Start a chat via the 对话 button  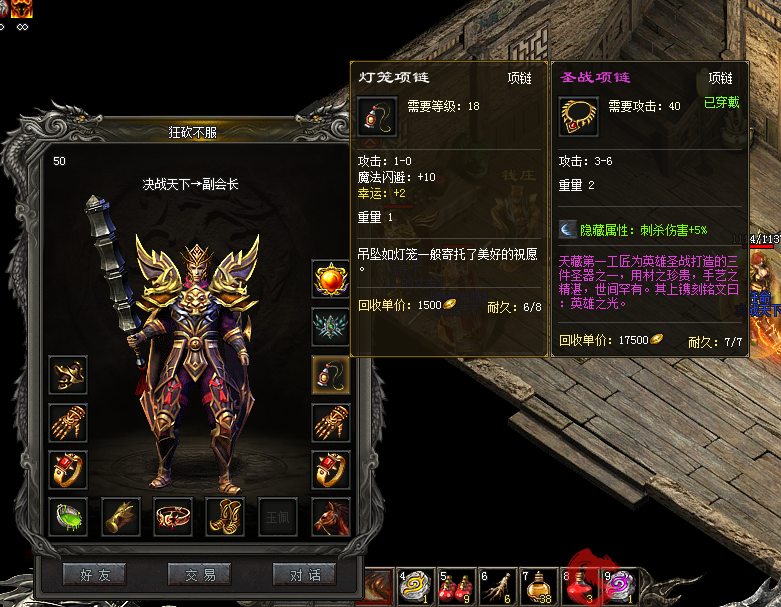click(304, 575)
